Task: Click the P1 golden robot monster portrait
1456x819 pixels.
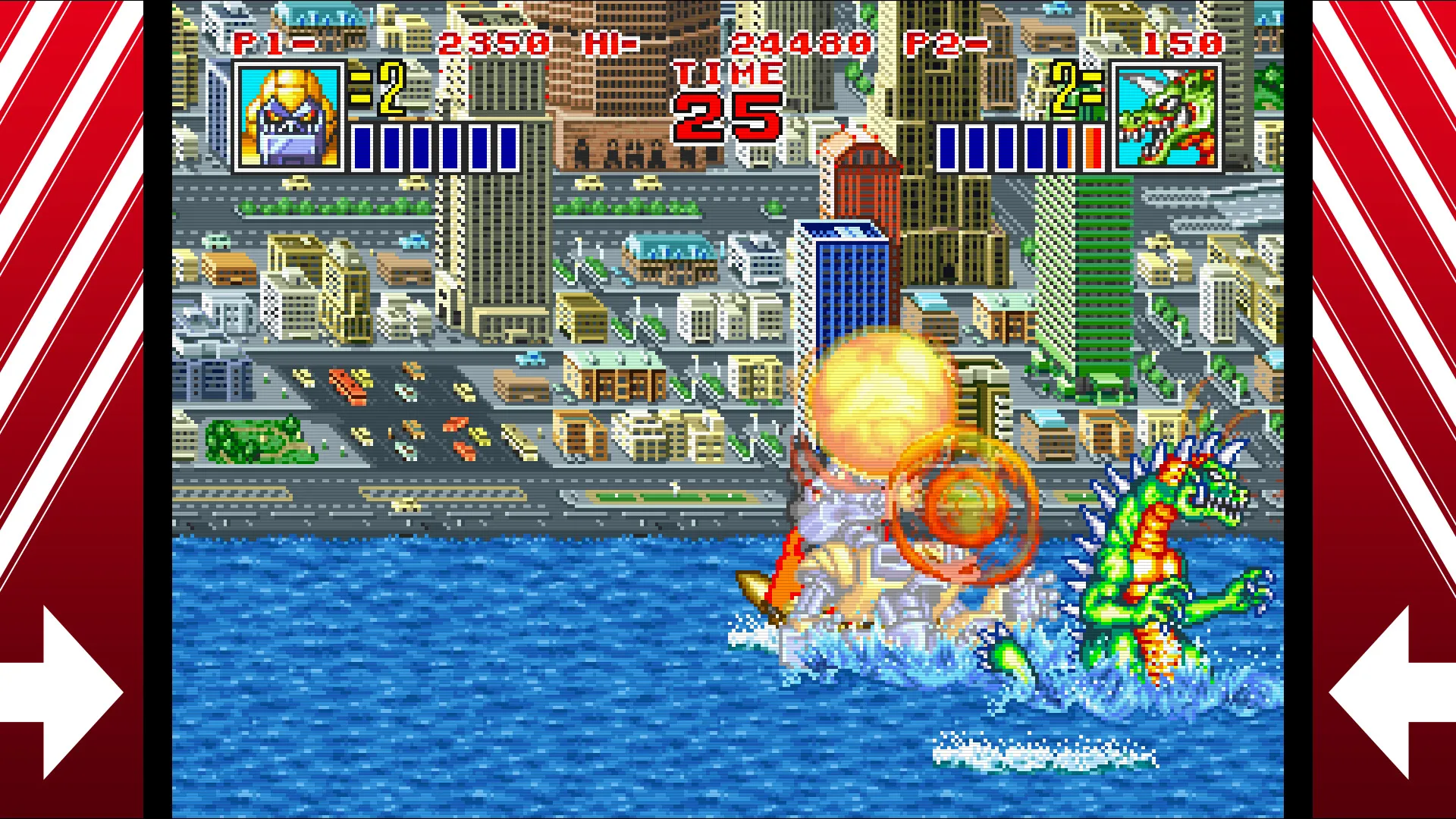Action: (x=289, y=117)
